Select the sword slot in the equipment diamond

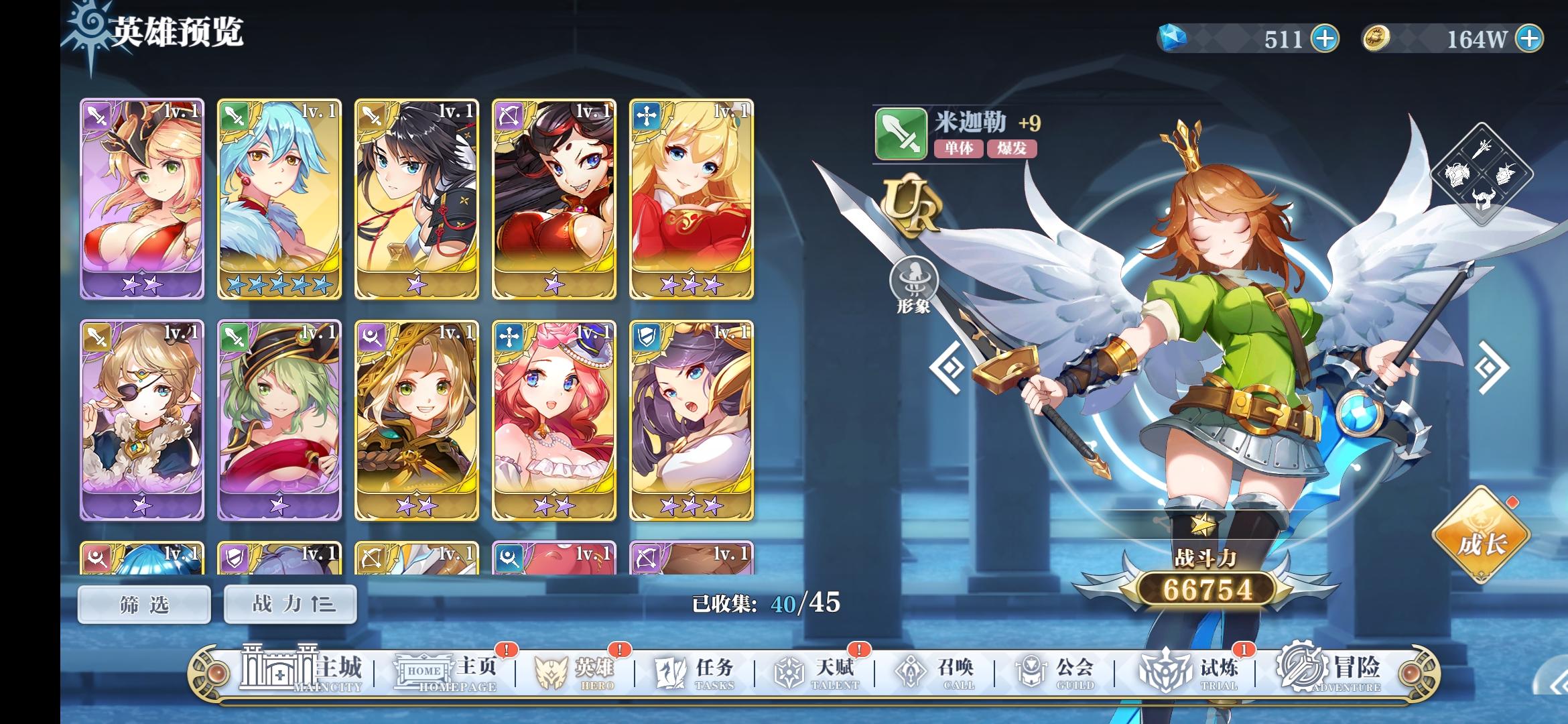[1482, 149]
